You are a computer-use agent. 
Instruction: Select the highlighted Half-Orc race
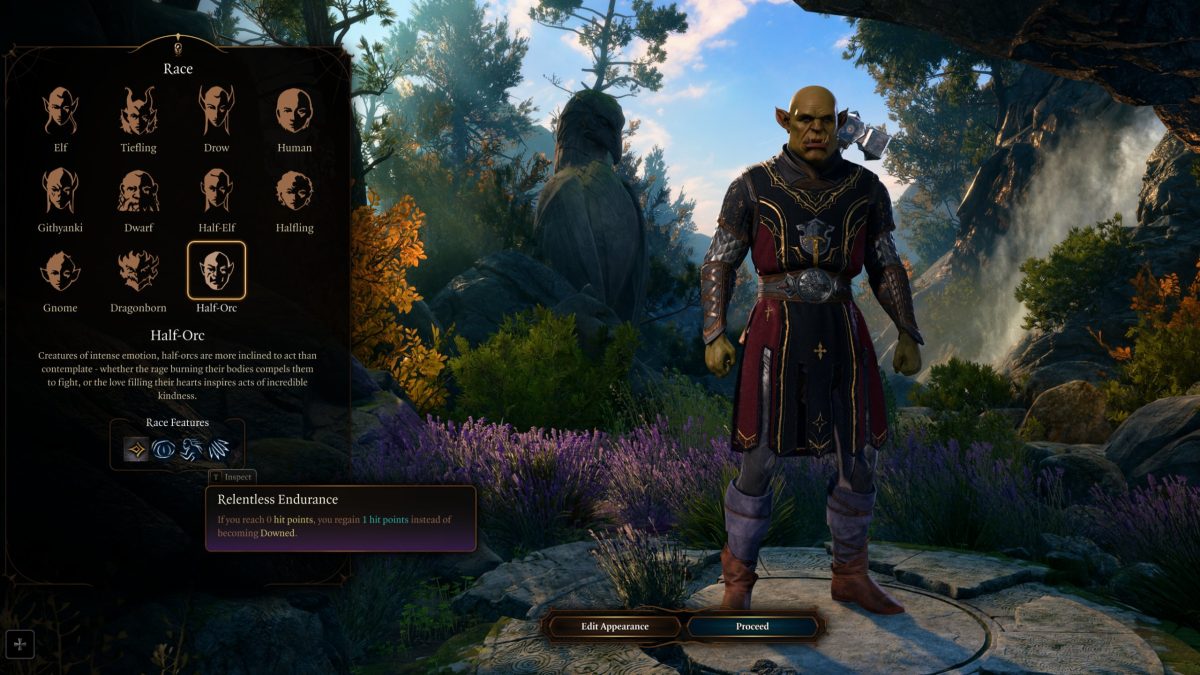[x=216, y=271]
